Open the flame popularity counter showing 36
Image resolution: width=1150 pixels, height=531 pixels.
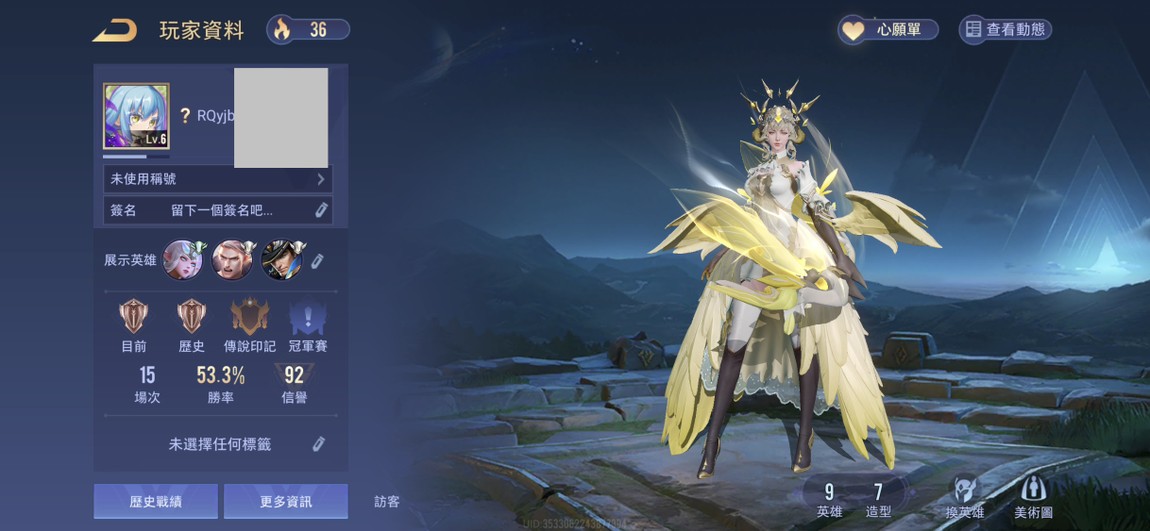pyautogui.click(x=308, y=30)
